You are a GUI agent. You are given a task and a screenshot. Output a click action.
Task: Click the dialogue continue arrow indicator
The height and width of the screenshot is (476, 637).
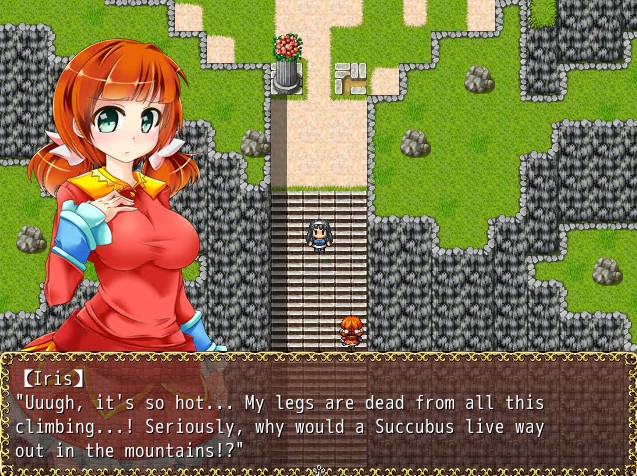[x=319, y=469]
